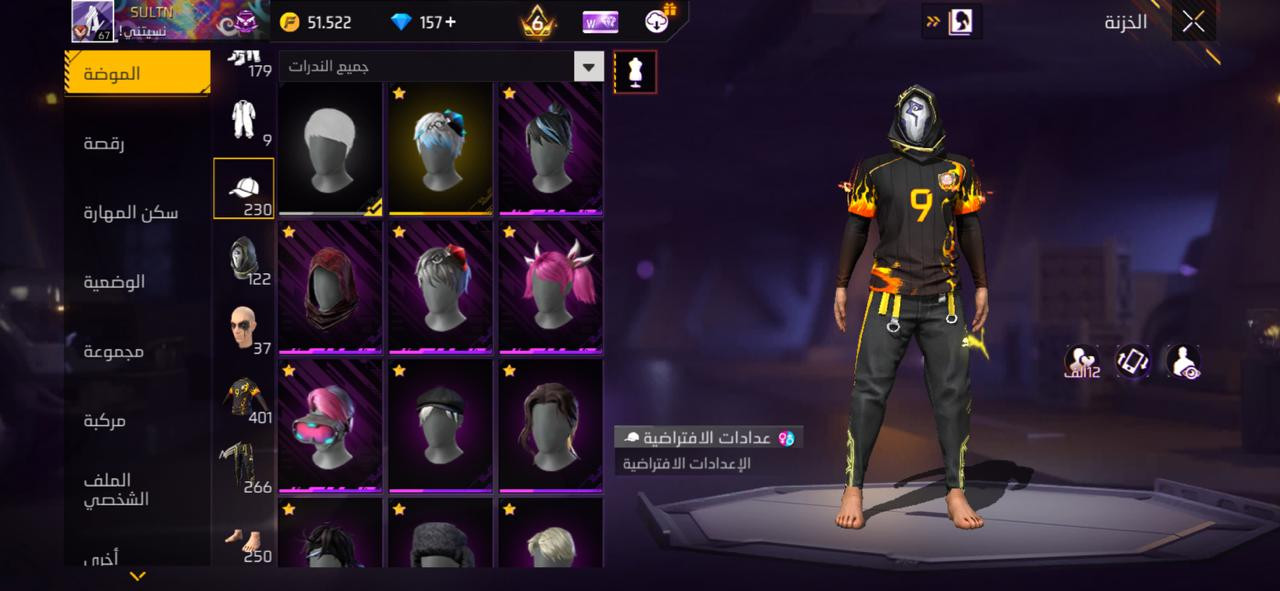
Task: Click the mannequin outfit icon
Action: click(635, 72)
